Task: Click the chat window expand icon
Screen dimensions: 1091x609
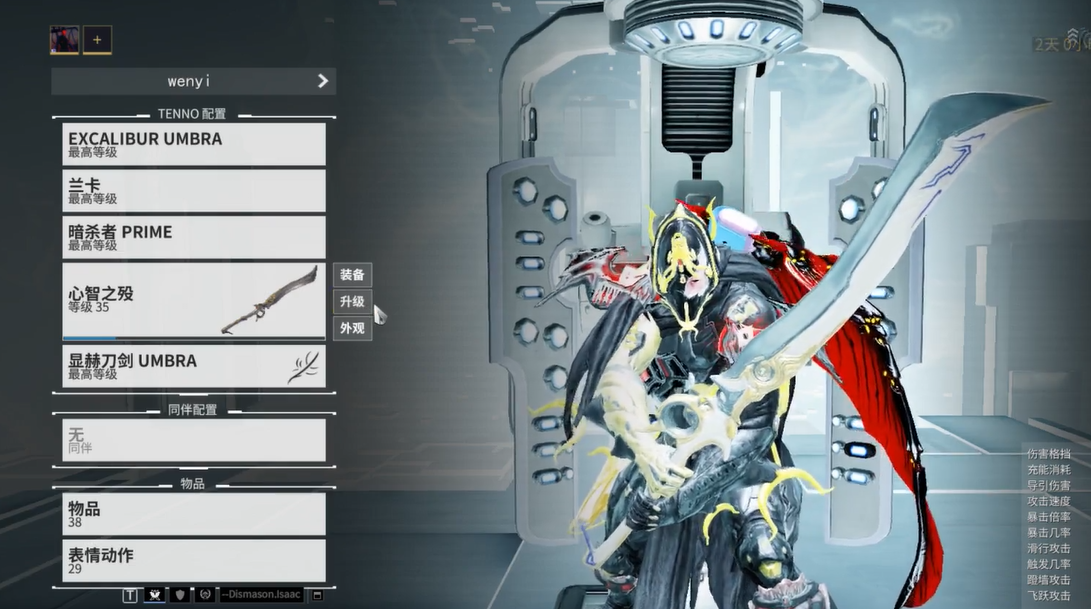Action: [x=318, y=595]
